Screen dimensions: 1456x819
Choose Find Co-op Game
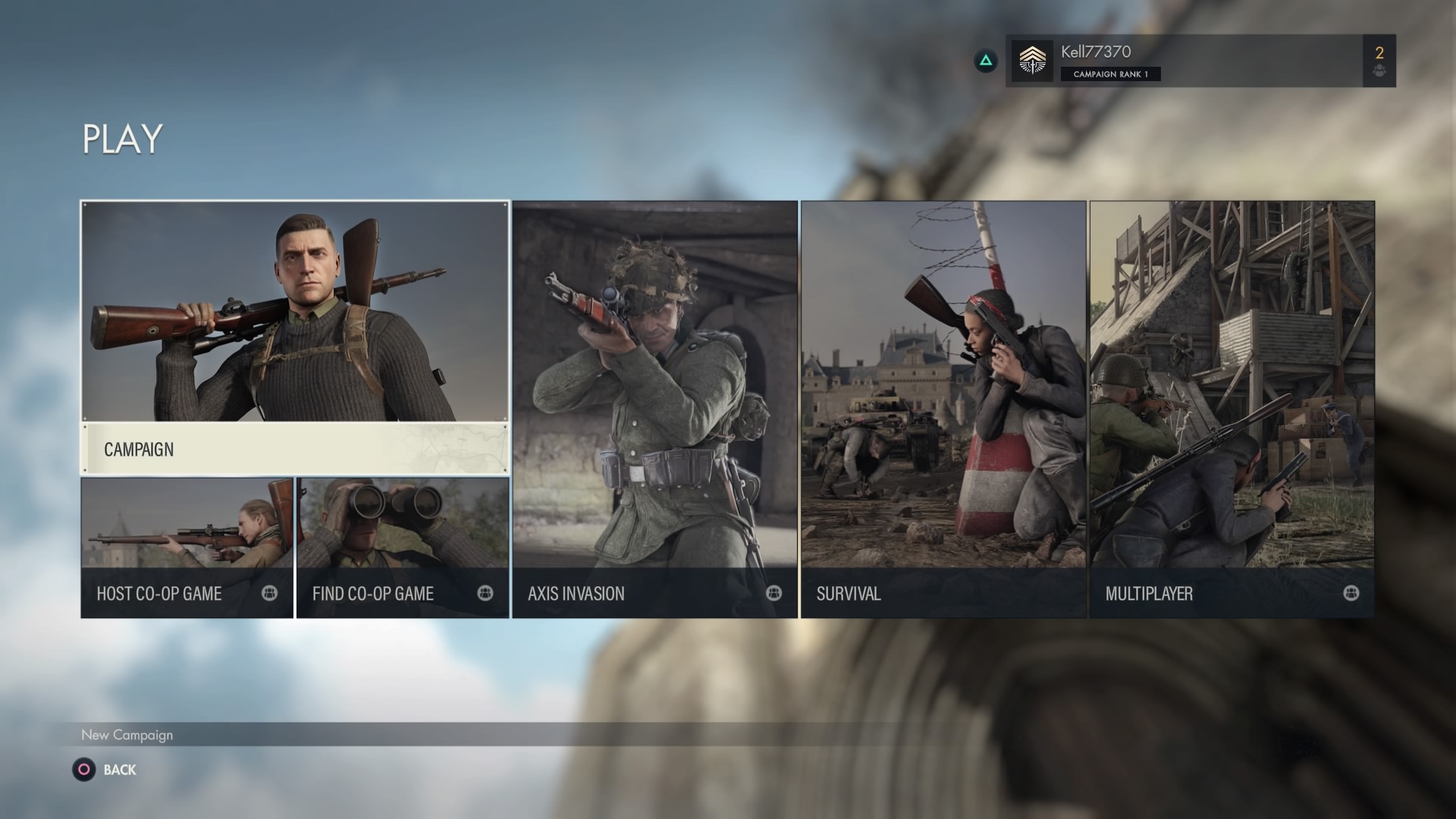403,548
